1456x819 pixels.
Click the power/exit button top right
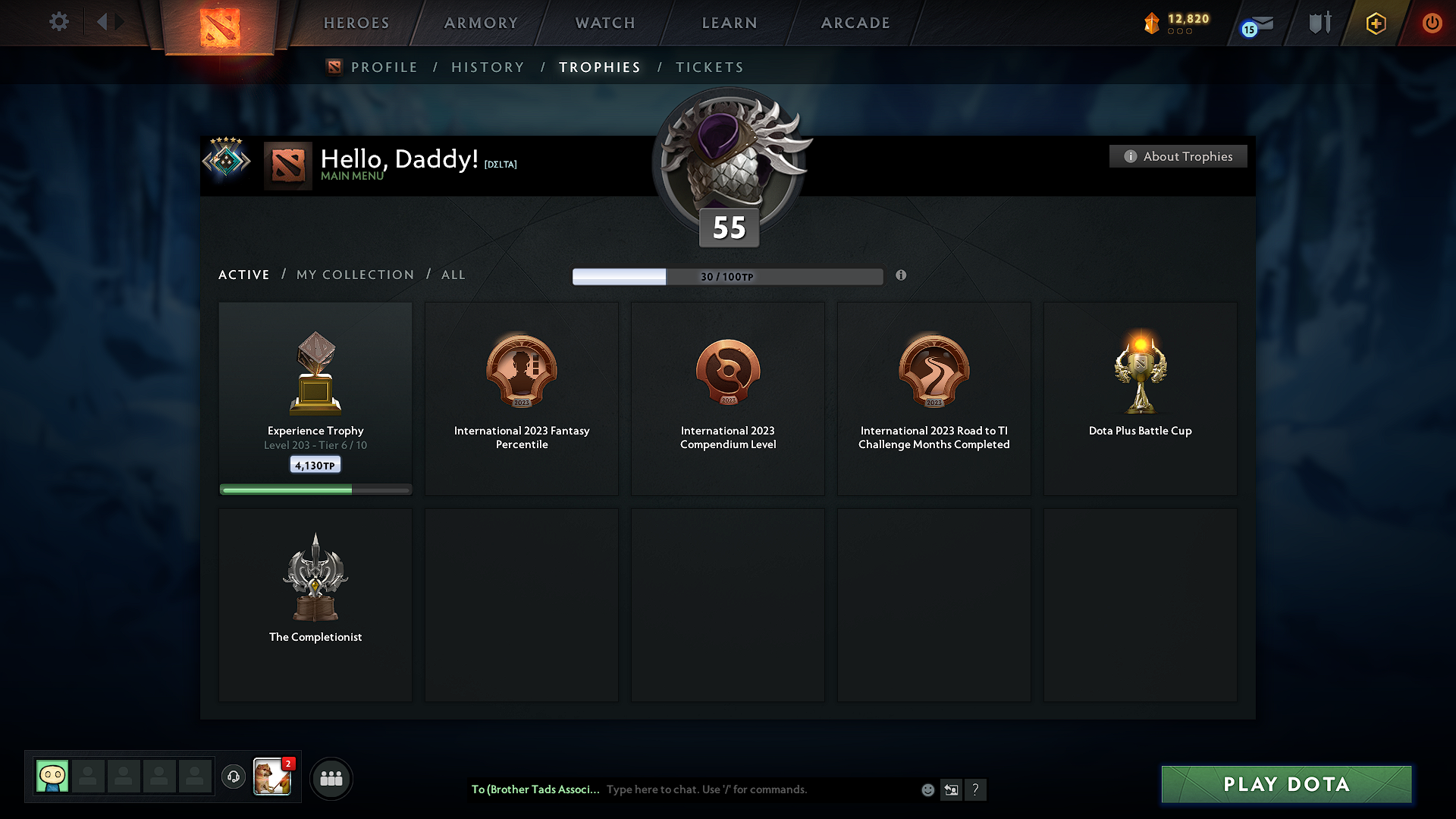(1432, 23)
